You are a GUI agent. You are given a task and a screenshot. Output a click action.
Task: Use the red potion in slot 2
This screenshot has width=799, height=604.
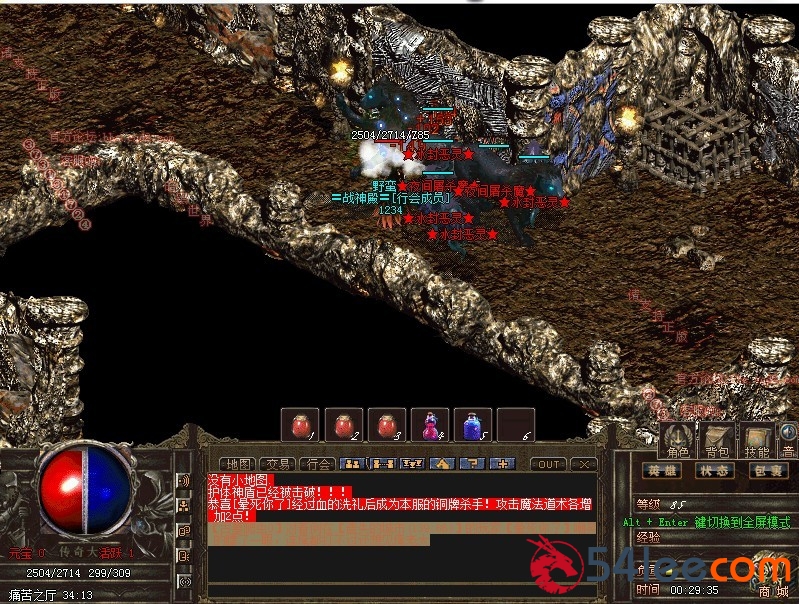point(343,425)
